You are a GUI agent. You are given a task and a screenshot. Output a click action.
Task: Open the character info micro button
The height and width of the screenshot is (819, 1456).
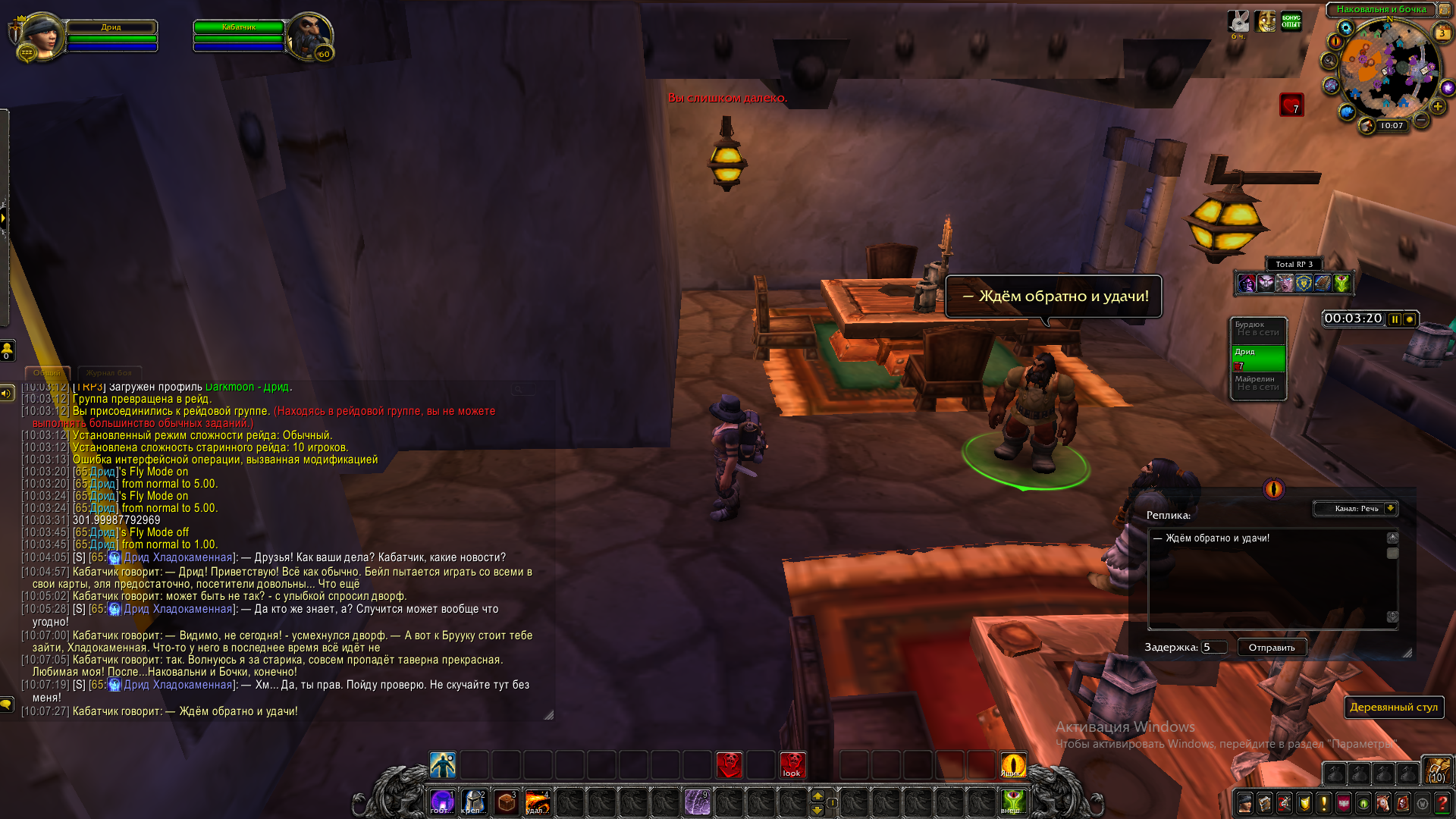tap(1245, 803)
